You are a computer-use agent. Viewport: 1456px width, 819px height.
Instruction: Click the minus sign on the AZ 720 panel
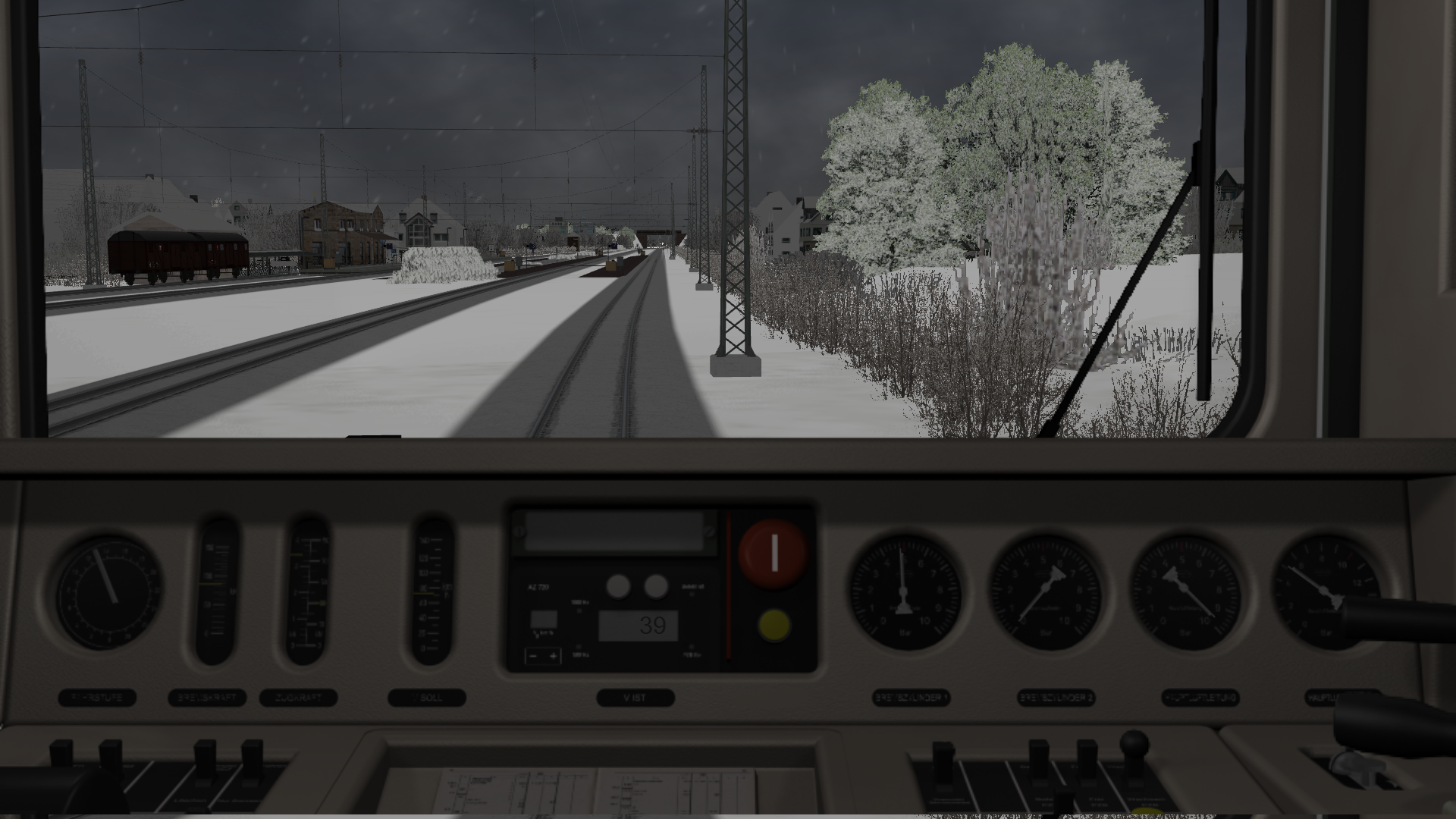(534, 656)
